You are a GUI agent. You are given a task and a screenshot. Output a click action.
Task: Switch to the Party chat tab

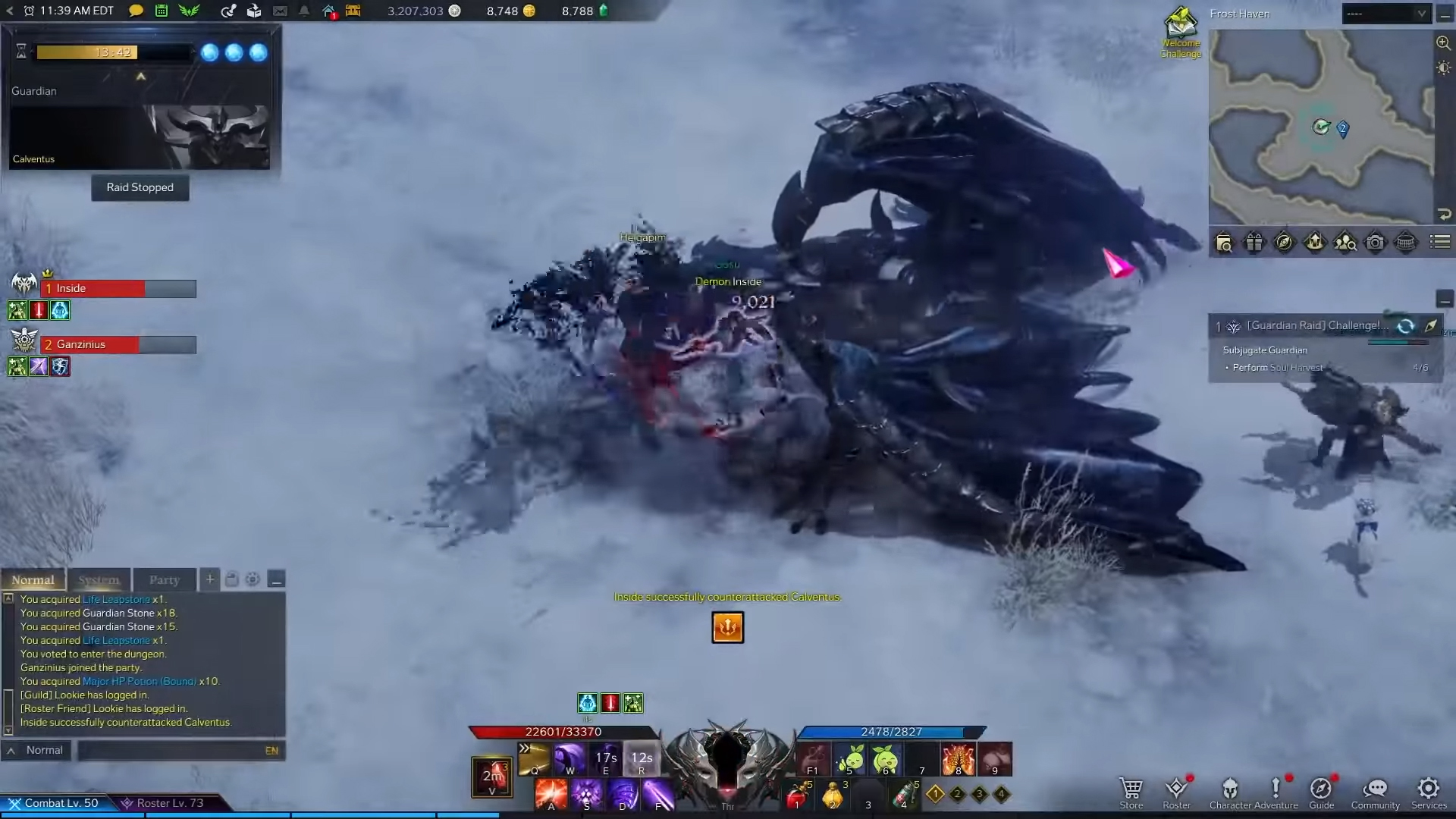(x=164, y=580)
